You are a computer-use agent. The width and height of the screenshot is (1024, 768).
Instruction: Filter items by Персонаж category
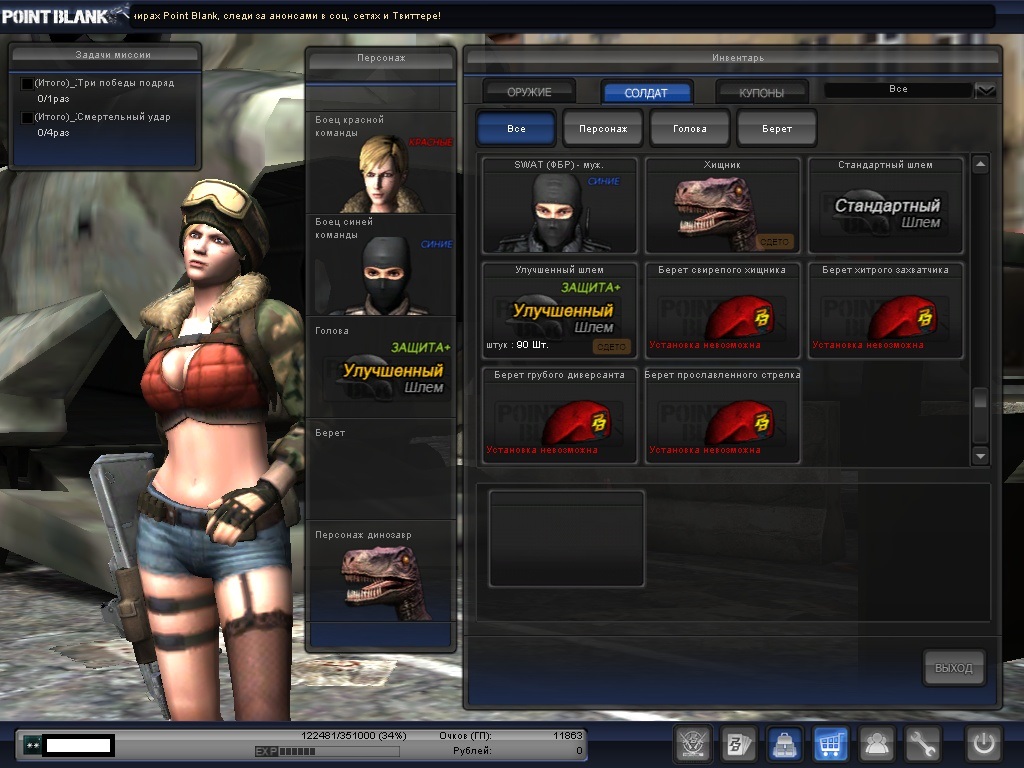603,129
